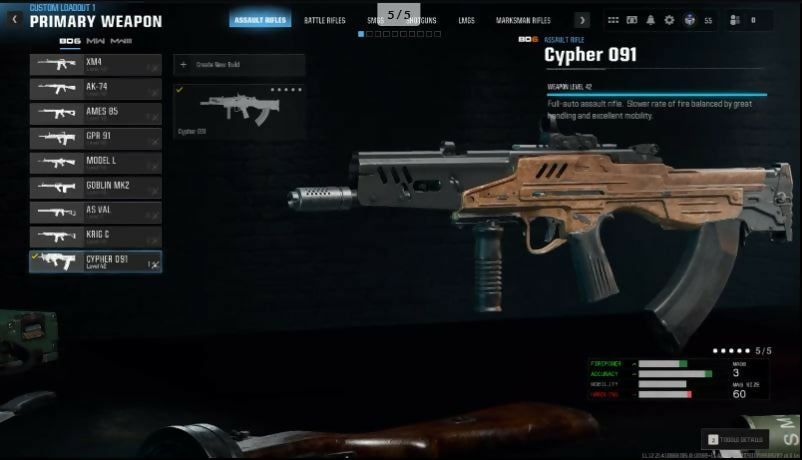Image resolution: width=802 pixels, height=460 pixels.
Task: Open the Cypher 091 build thumbnail
Action: click(x=238, y=110)
